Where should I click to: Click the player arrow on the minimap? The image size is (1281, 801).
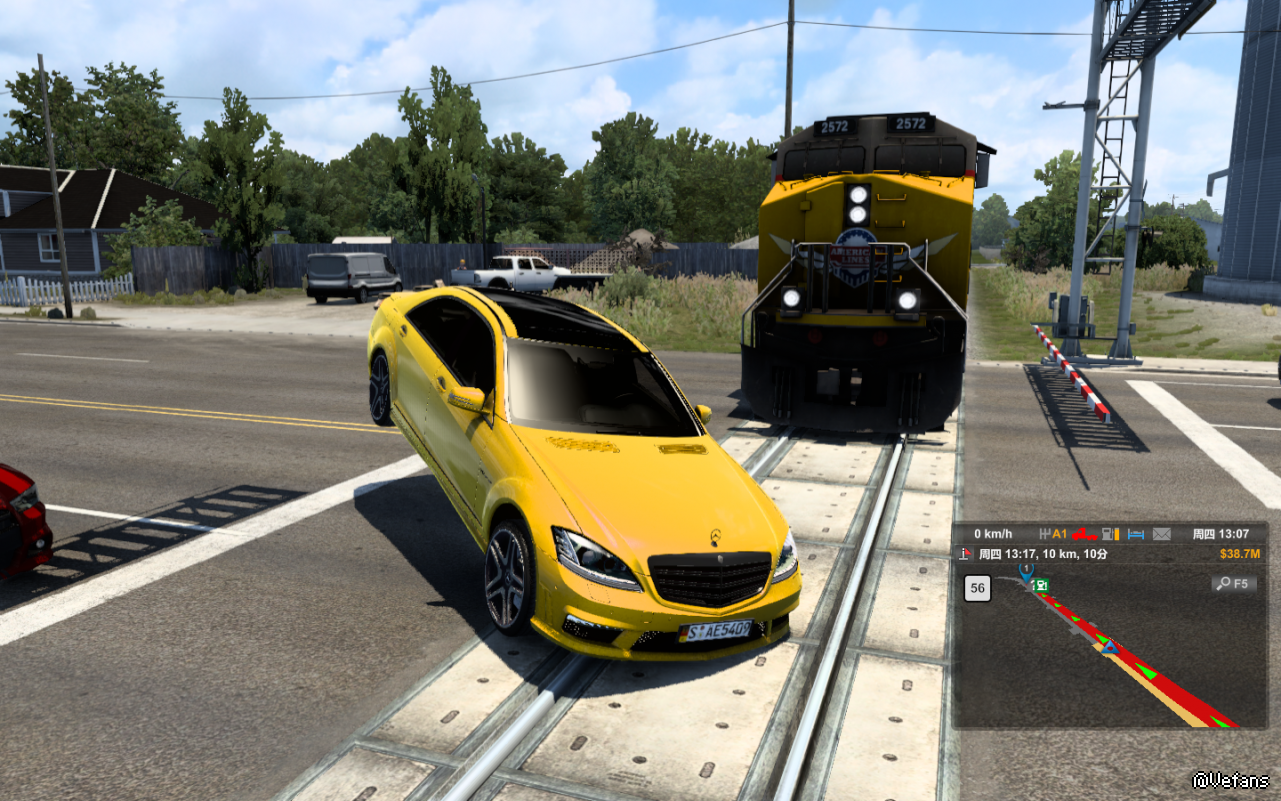[x=1109, y=647]
